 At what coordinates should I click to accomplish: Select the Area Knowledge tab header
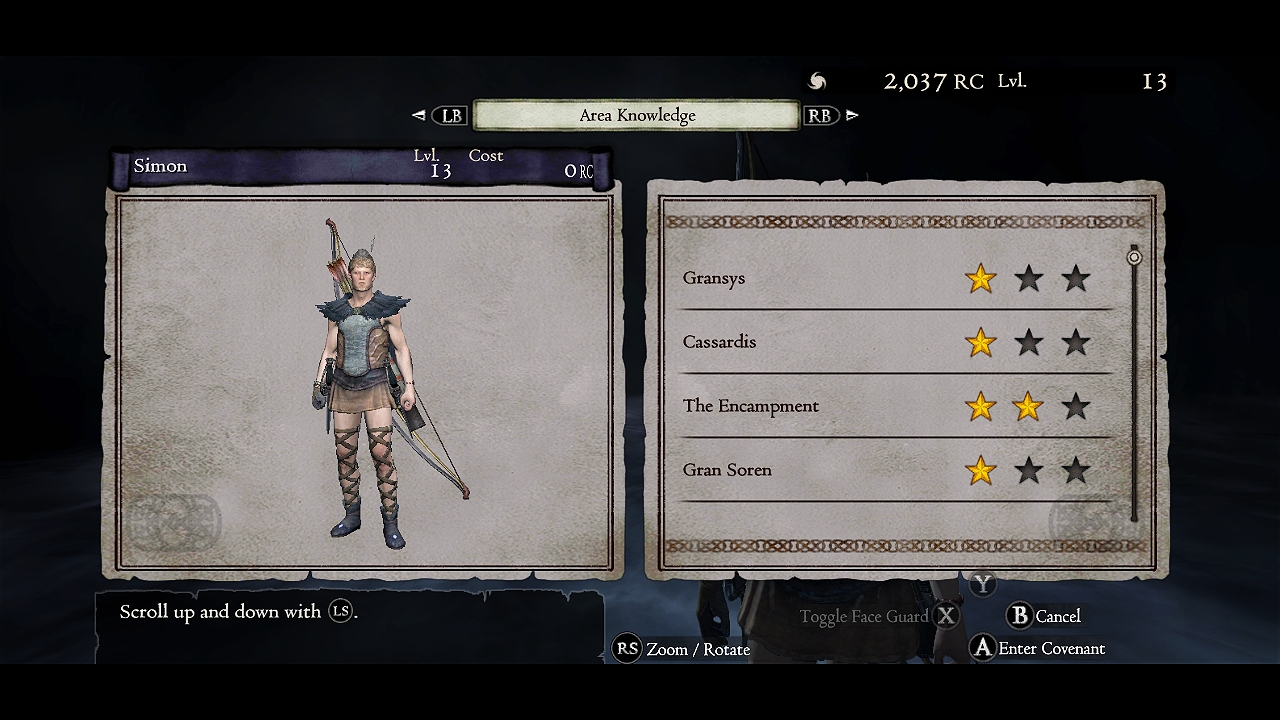[x=637, y=115]
